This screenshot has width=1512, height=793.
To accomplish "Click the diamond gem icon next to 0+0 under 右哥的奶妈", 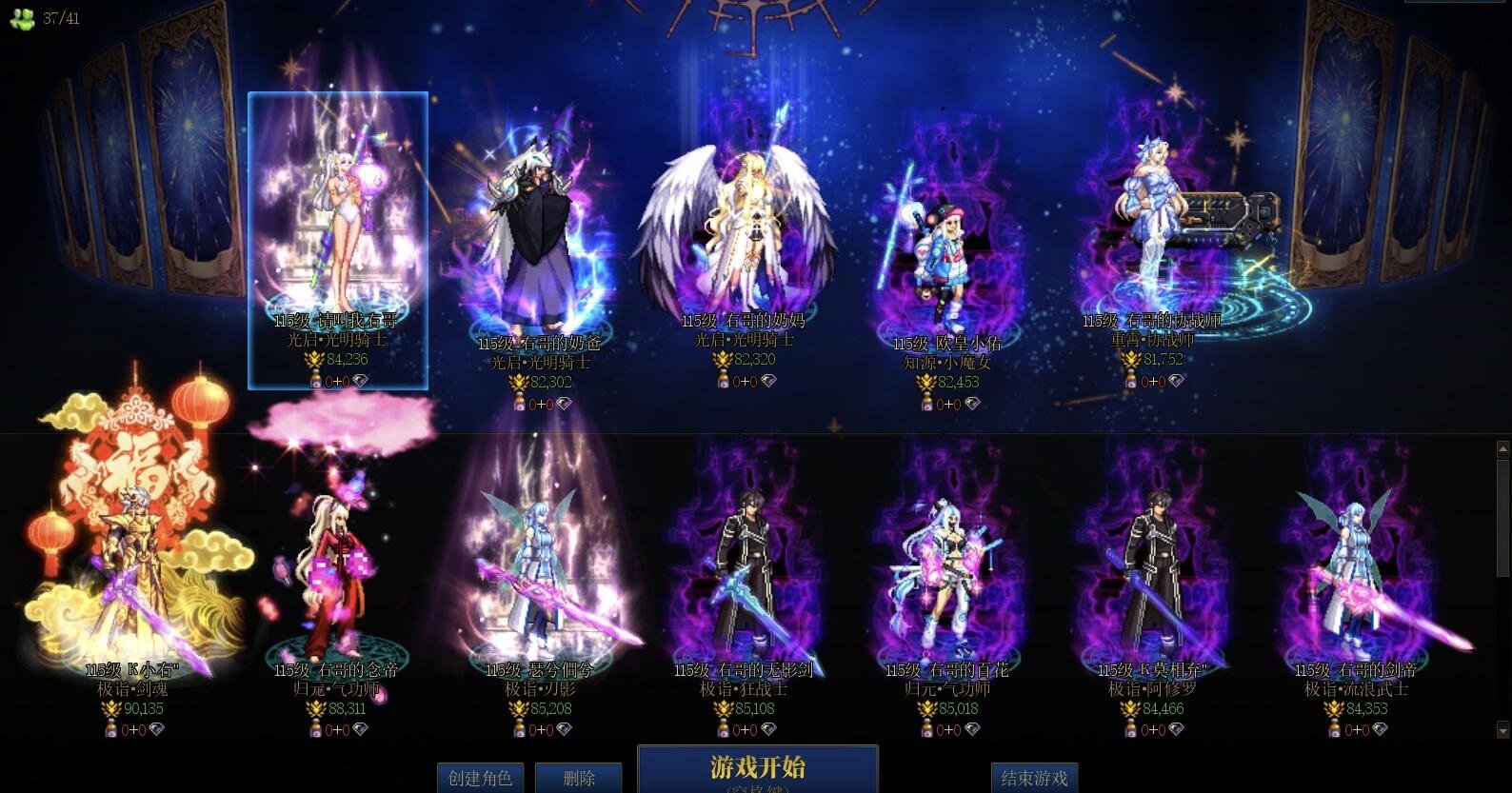I will pos(769,382).
